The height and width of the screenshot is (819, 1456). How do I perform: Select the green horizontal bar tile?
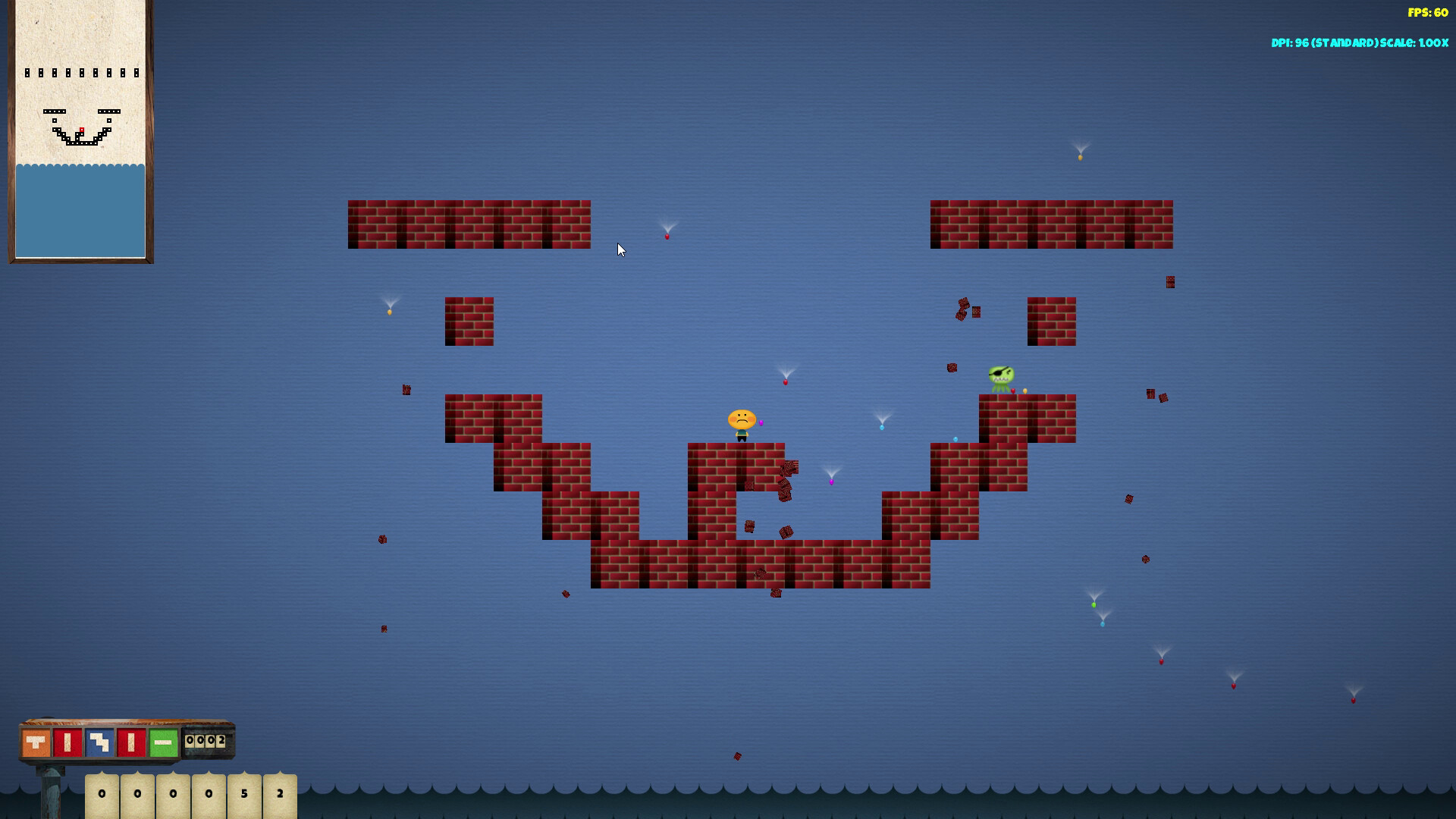[163, 742]
